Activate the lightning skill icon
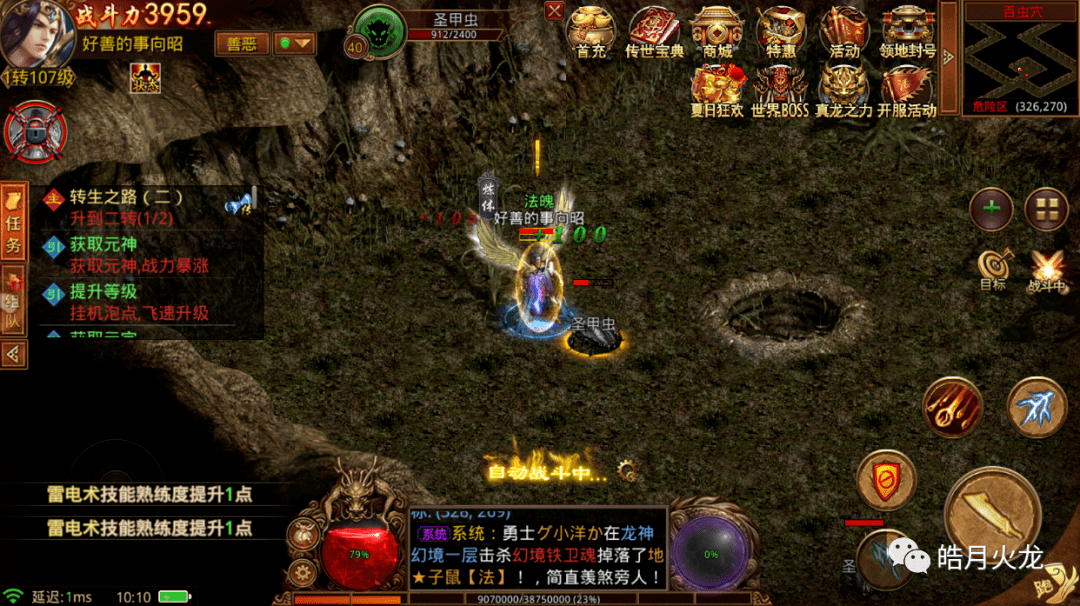 click(x=1037, y=408)
